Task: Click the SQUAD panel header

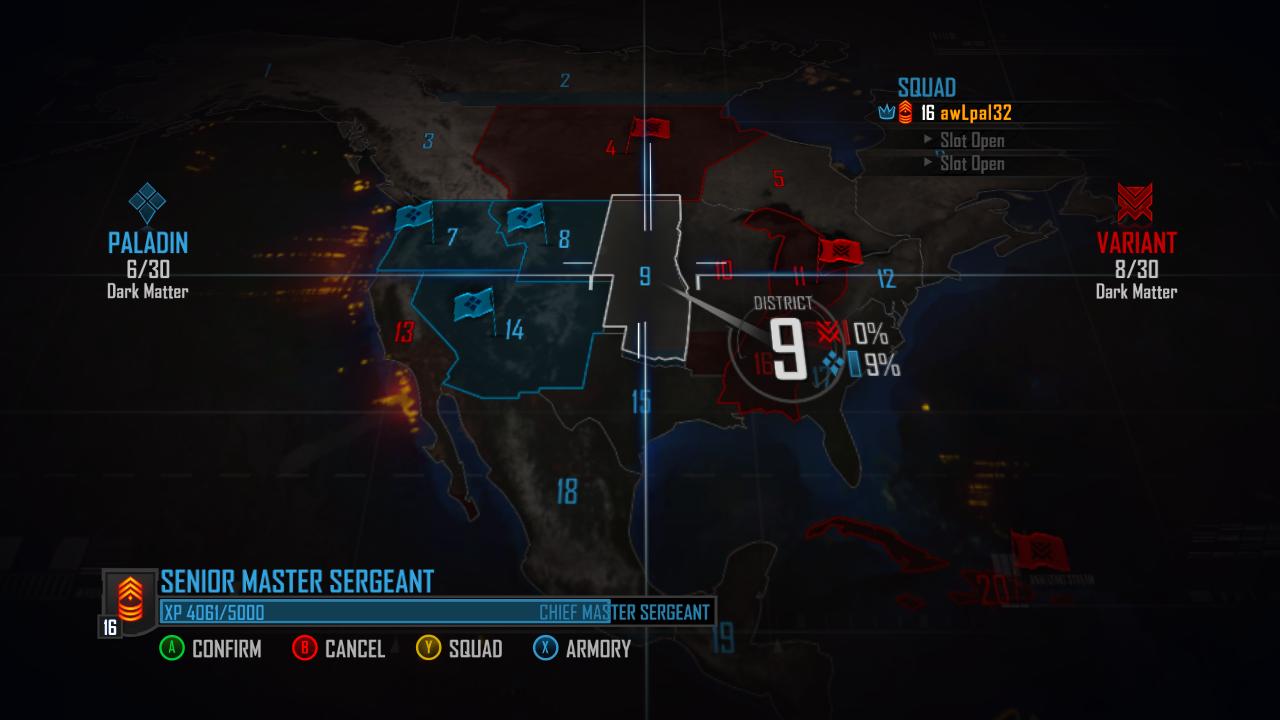Action: (928, 88)
